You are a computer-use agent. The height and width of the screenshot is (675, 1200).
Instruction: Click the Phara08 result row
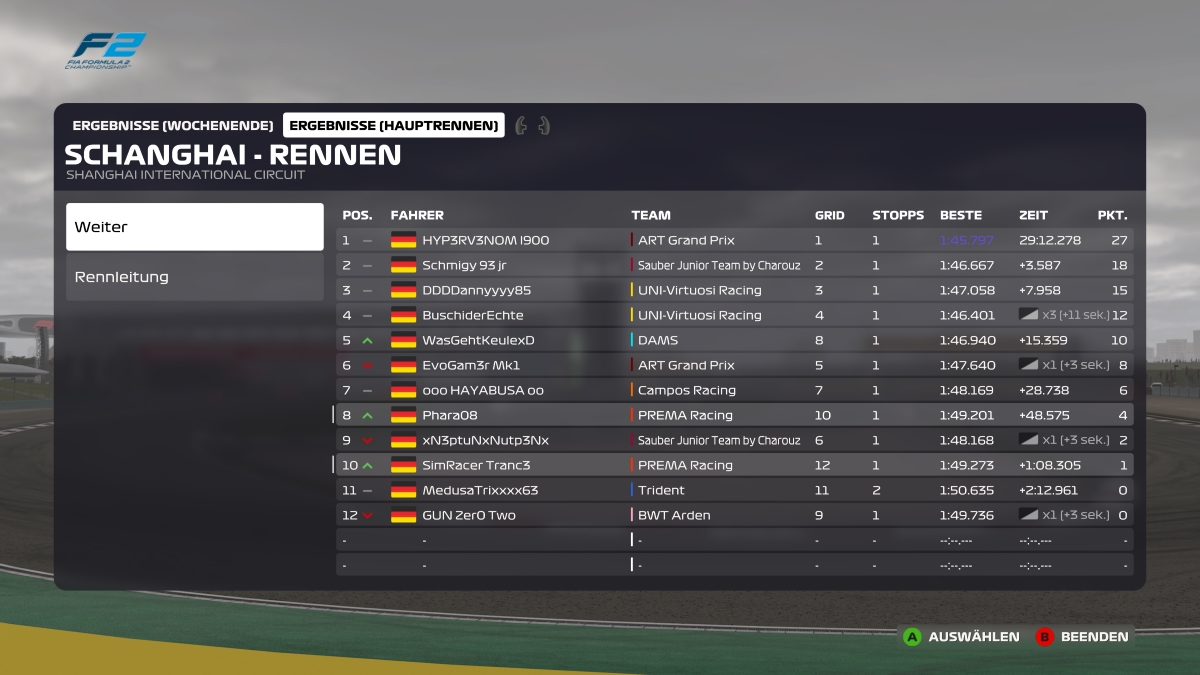(x=450, y=415)
